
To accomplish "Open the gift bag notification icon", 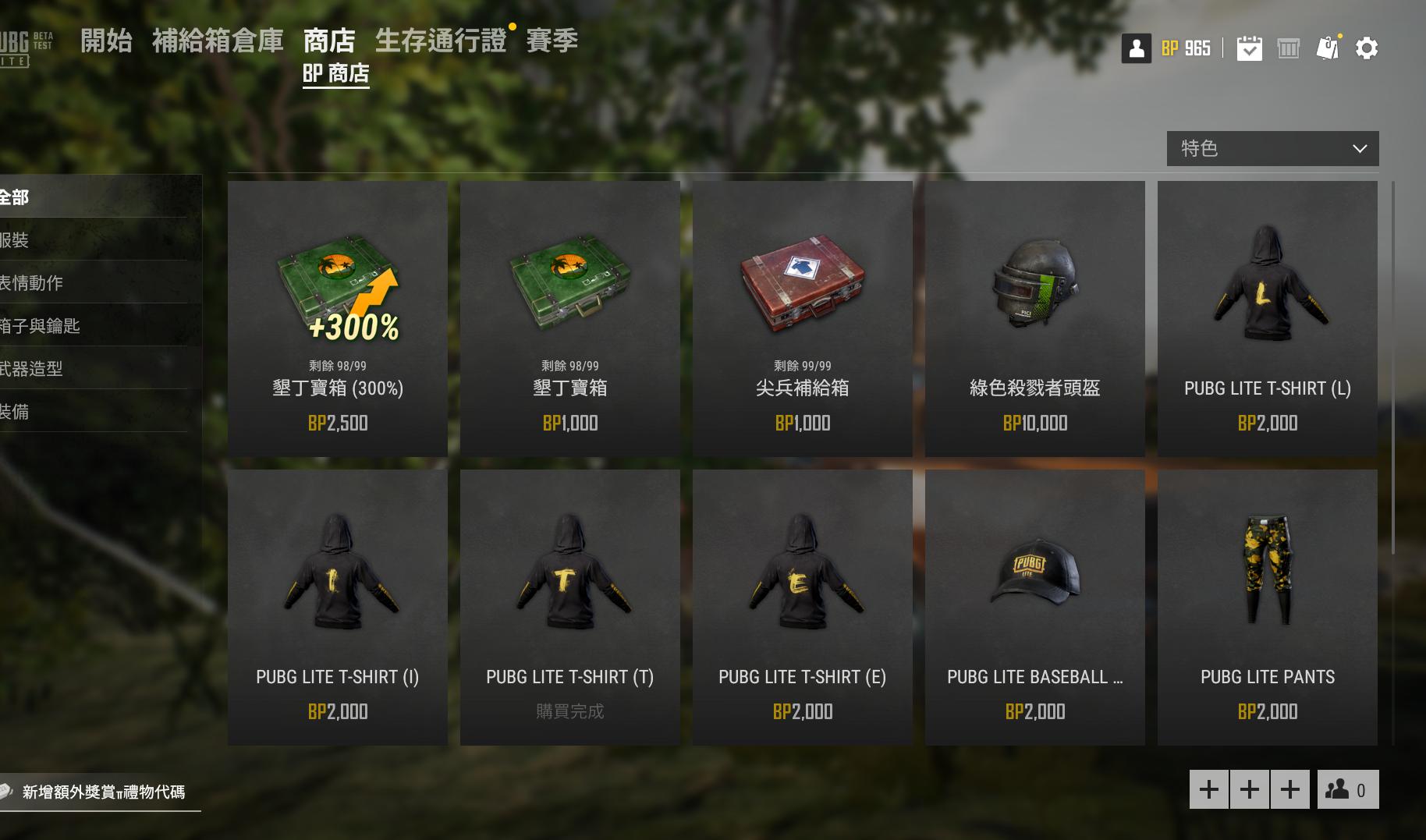I will coord(1328,48).
